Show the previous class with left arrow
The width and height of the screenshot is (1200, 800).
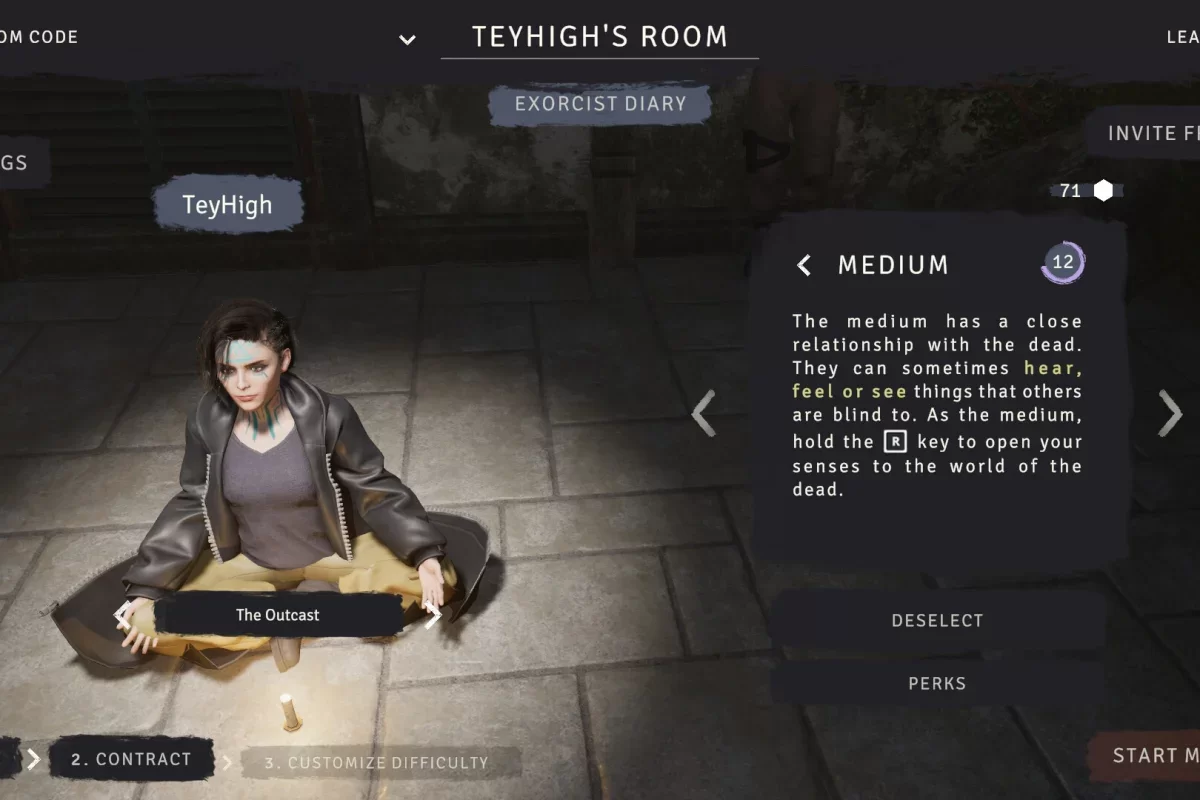point(704,413)
